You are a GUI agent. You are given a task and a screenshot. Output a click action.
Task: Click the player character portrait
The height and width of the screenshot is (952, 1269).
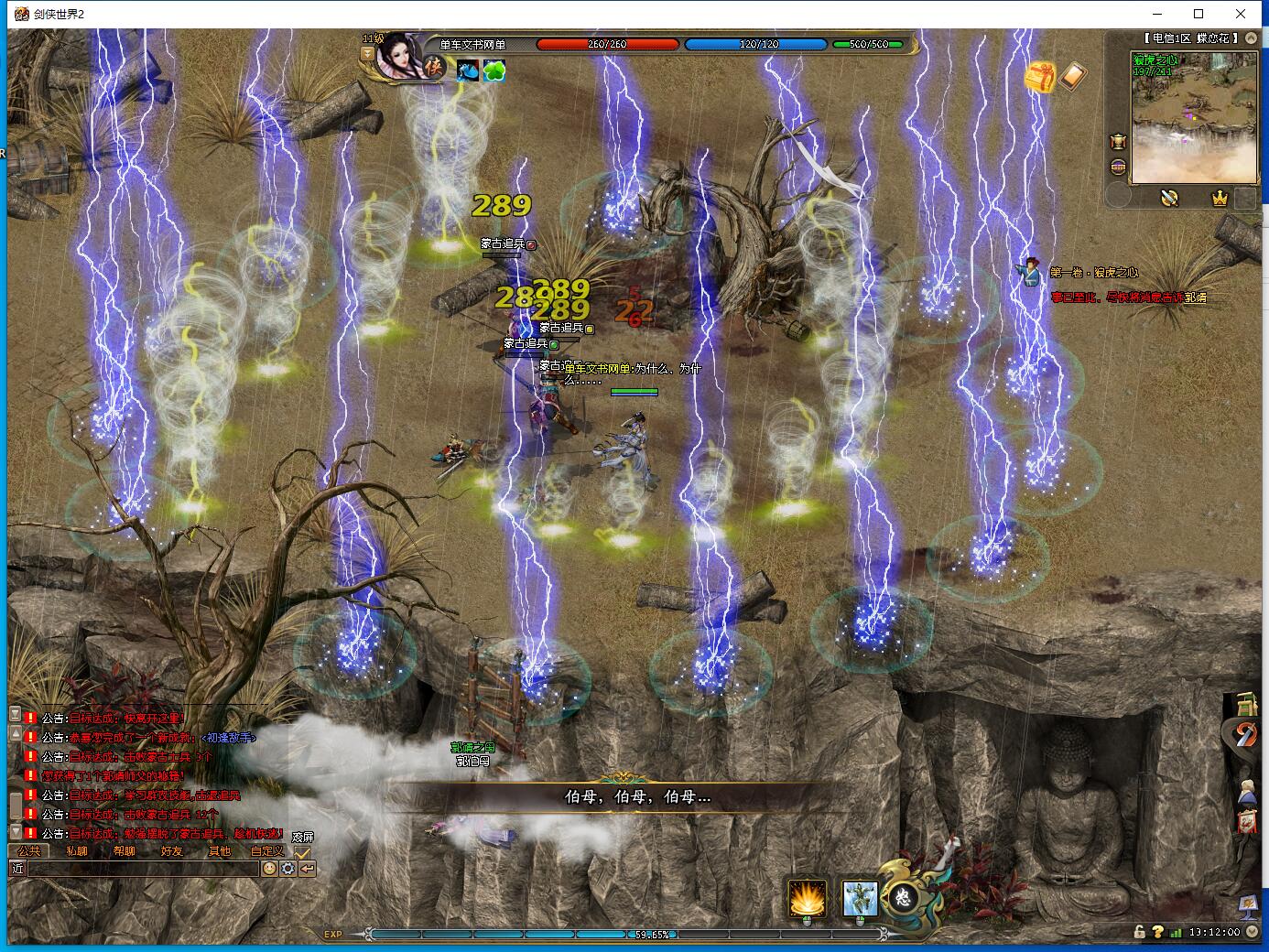[398, 56]
